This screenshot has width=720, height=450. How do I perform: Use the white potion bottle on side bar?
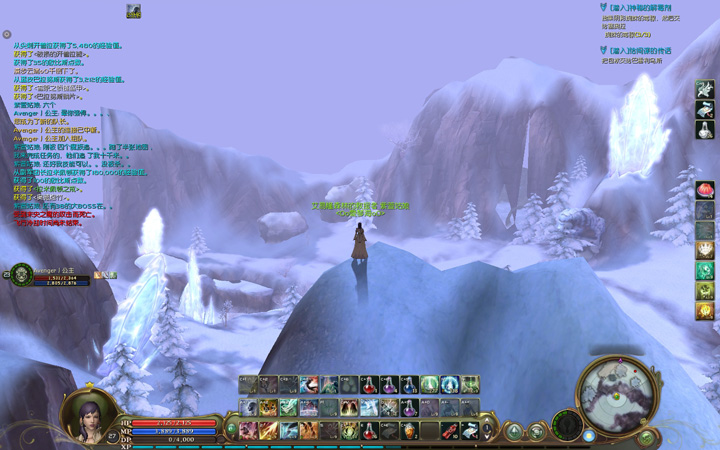[x=705, y=131]
